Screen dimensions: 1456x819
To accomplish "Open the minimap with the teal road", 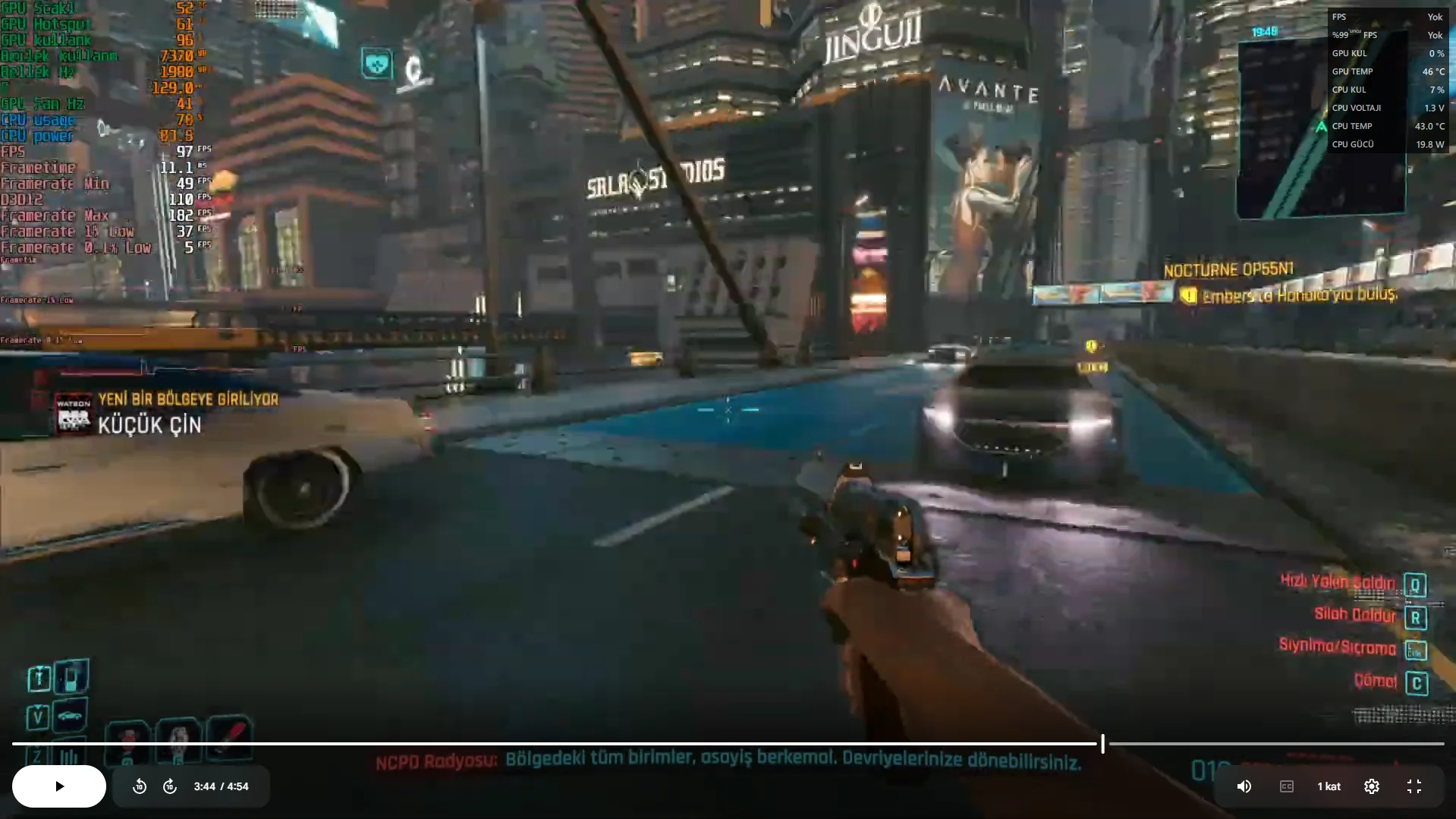I will coord(1320,129).
